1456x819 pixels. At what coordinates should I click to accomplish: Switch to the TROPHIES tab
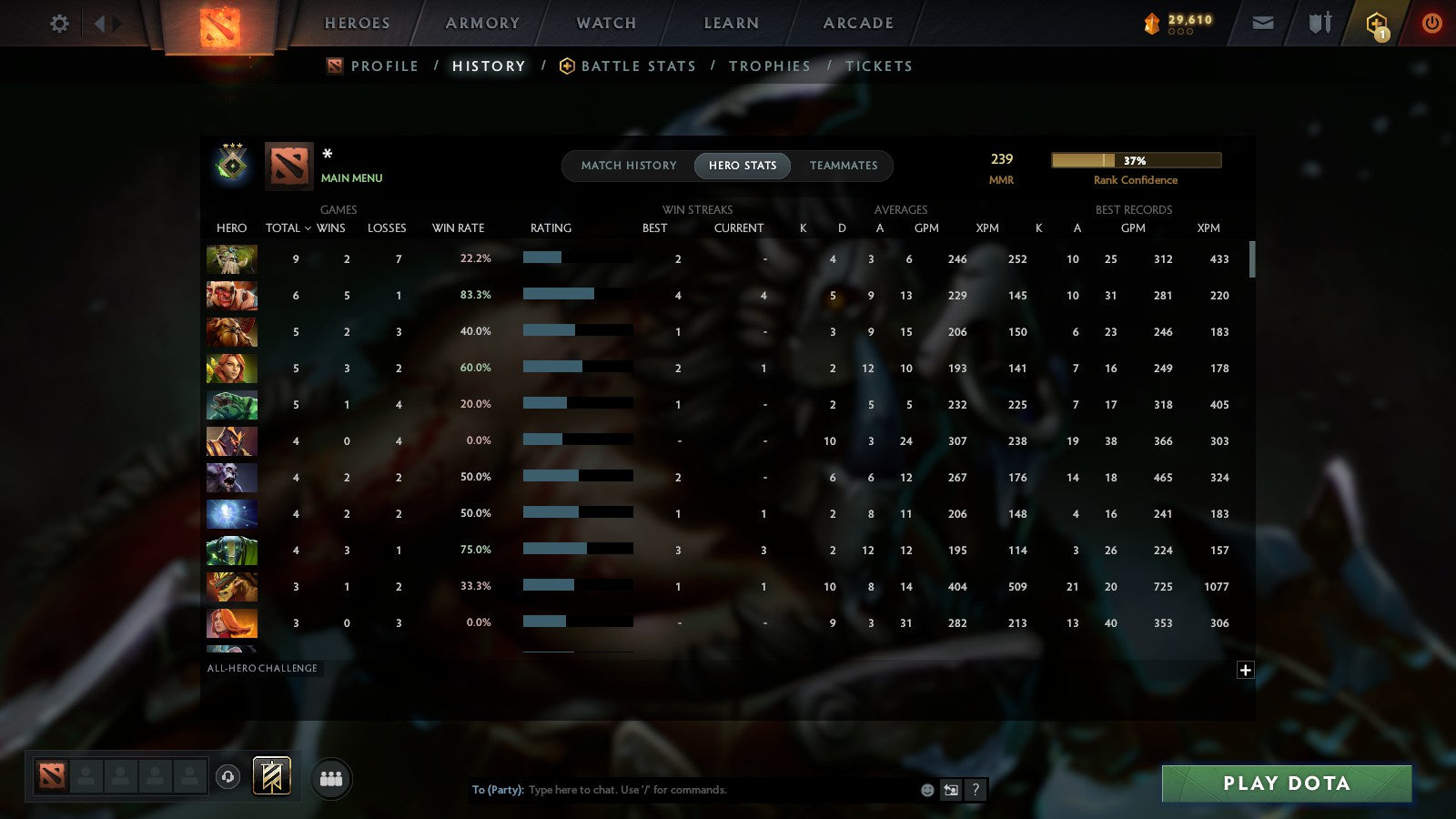[x=770, y=66]
